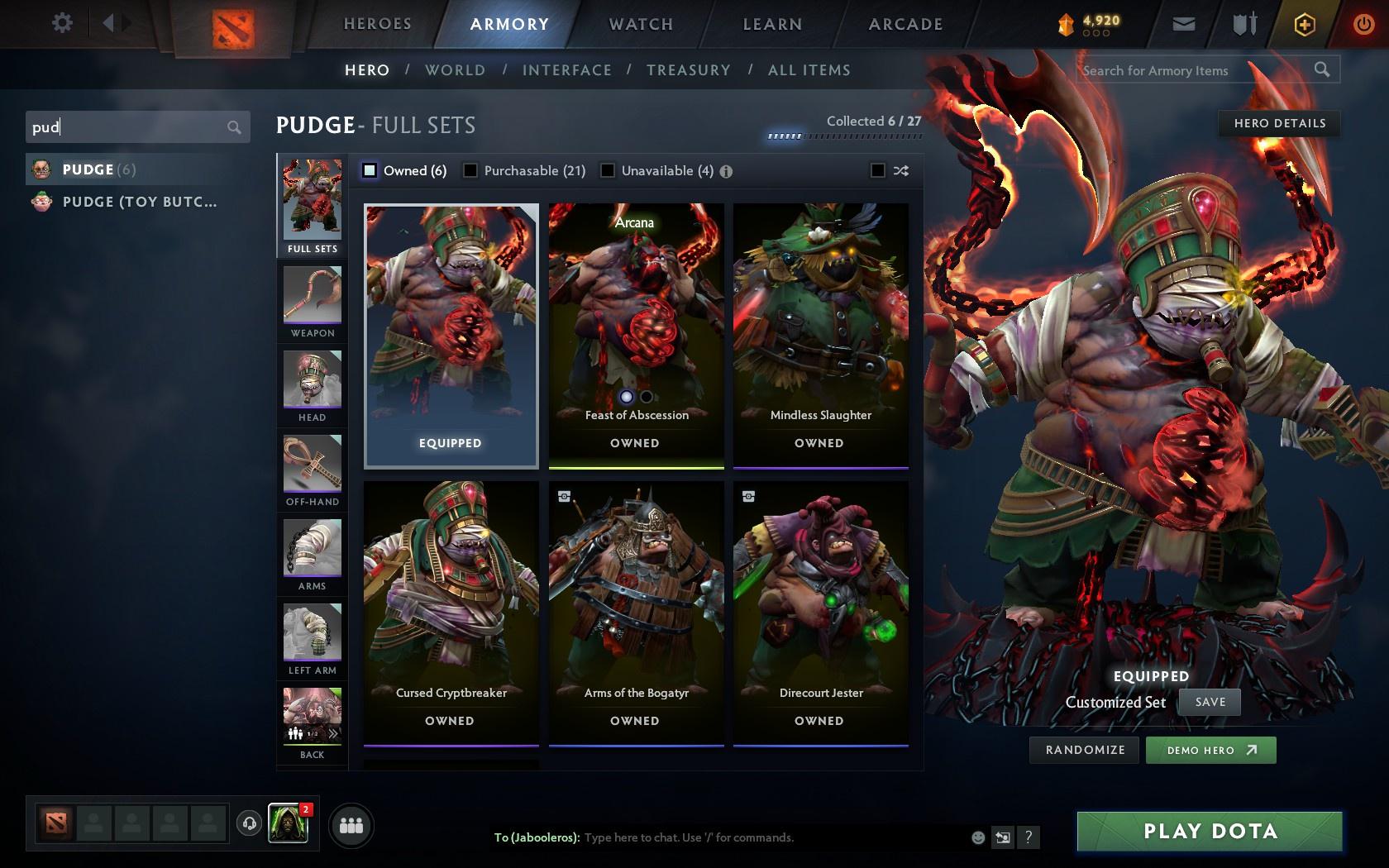
Task: Expand more item slots with the chevron near BACK
Action: tap(334, 732)
